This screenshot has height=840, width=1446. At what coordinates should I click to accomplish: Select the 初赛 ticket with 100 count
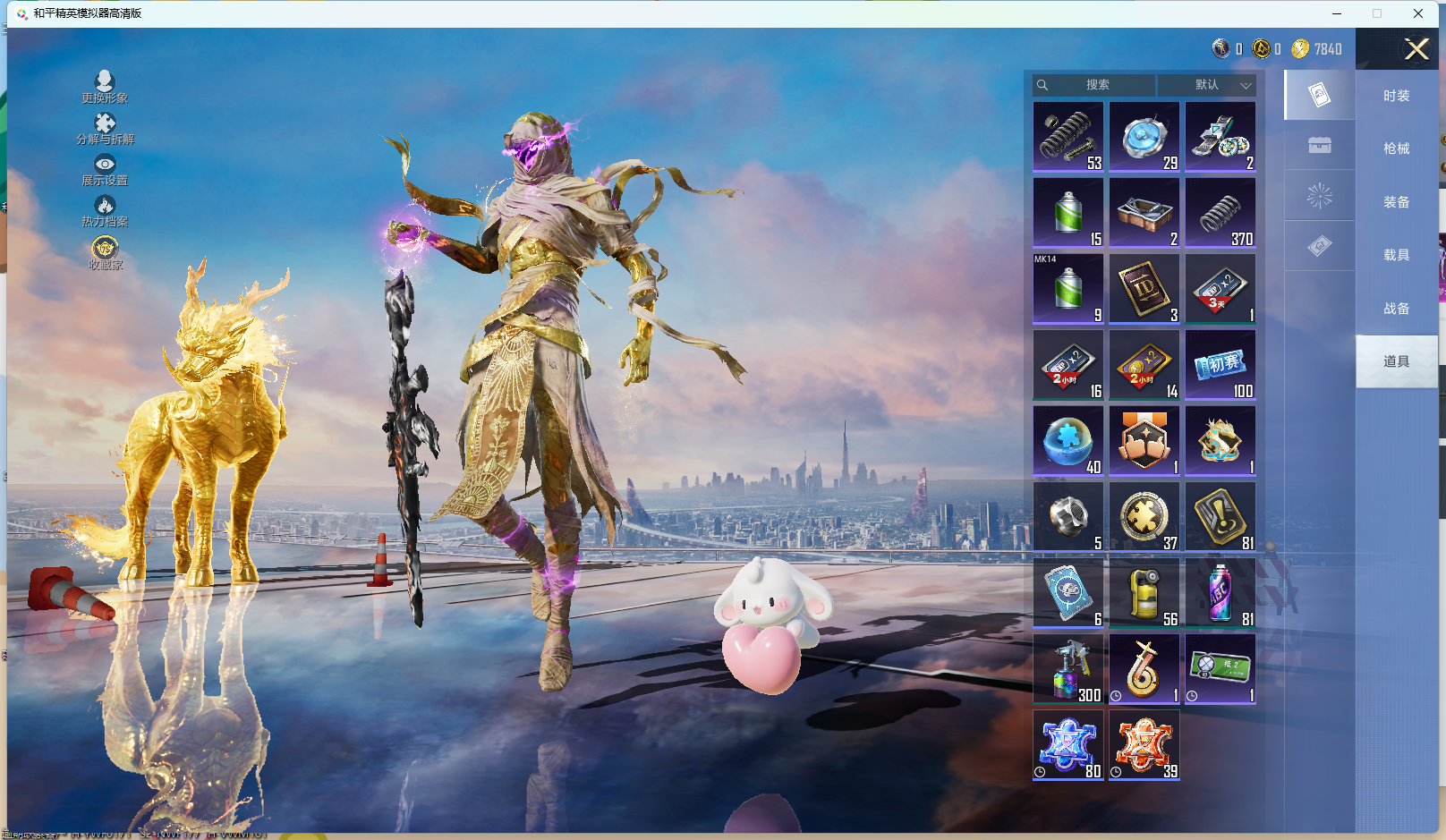1221,364
